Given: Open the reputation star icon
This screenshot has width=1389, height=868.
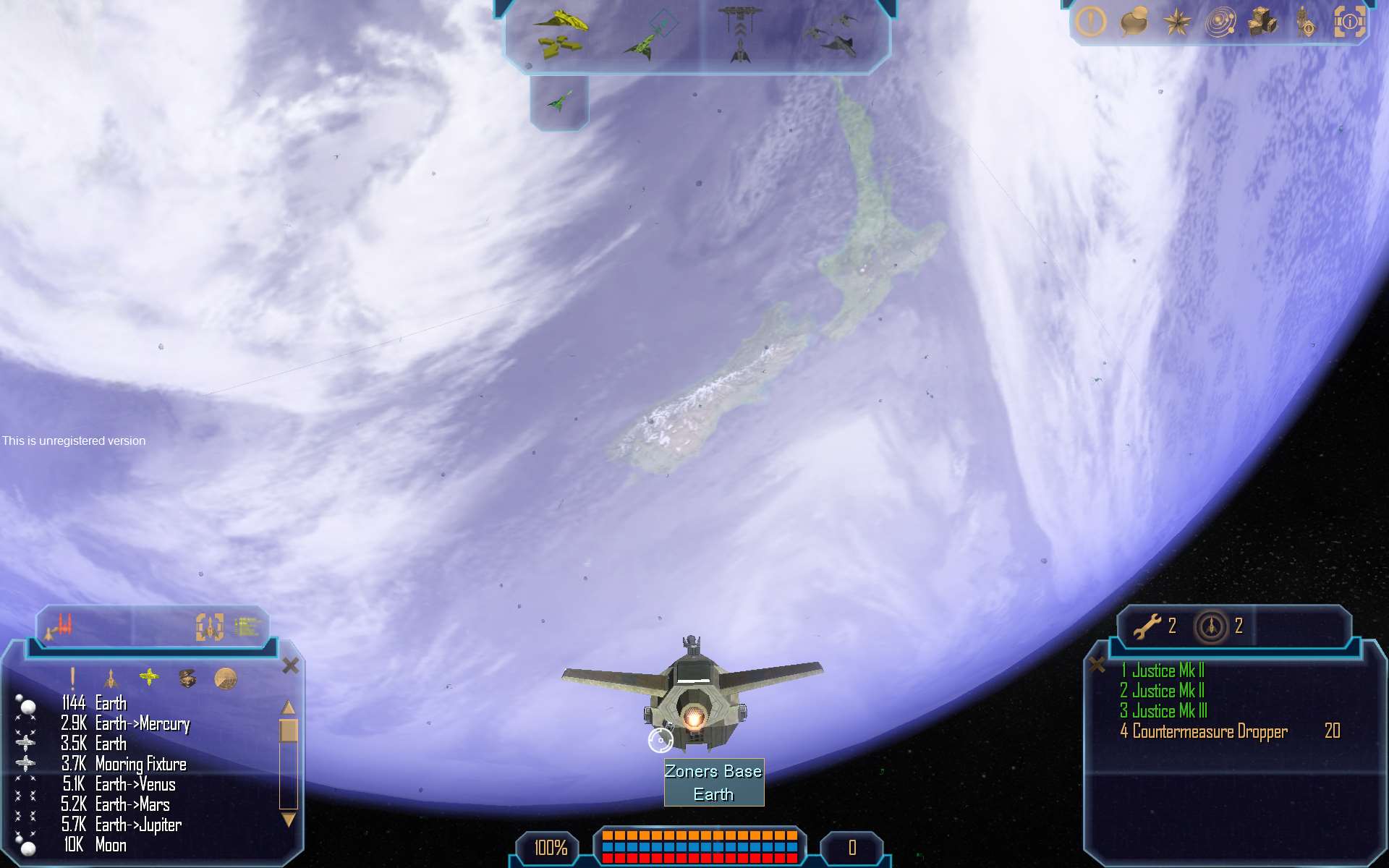Looking at the screenshot, I should (x=1176, y=22).
